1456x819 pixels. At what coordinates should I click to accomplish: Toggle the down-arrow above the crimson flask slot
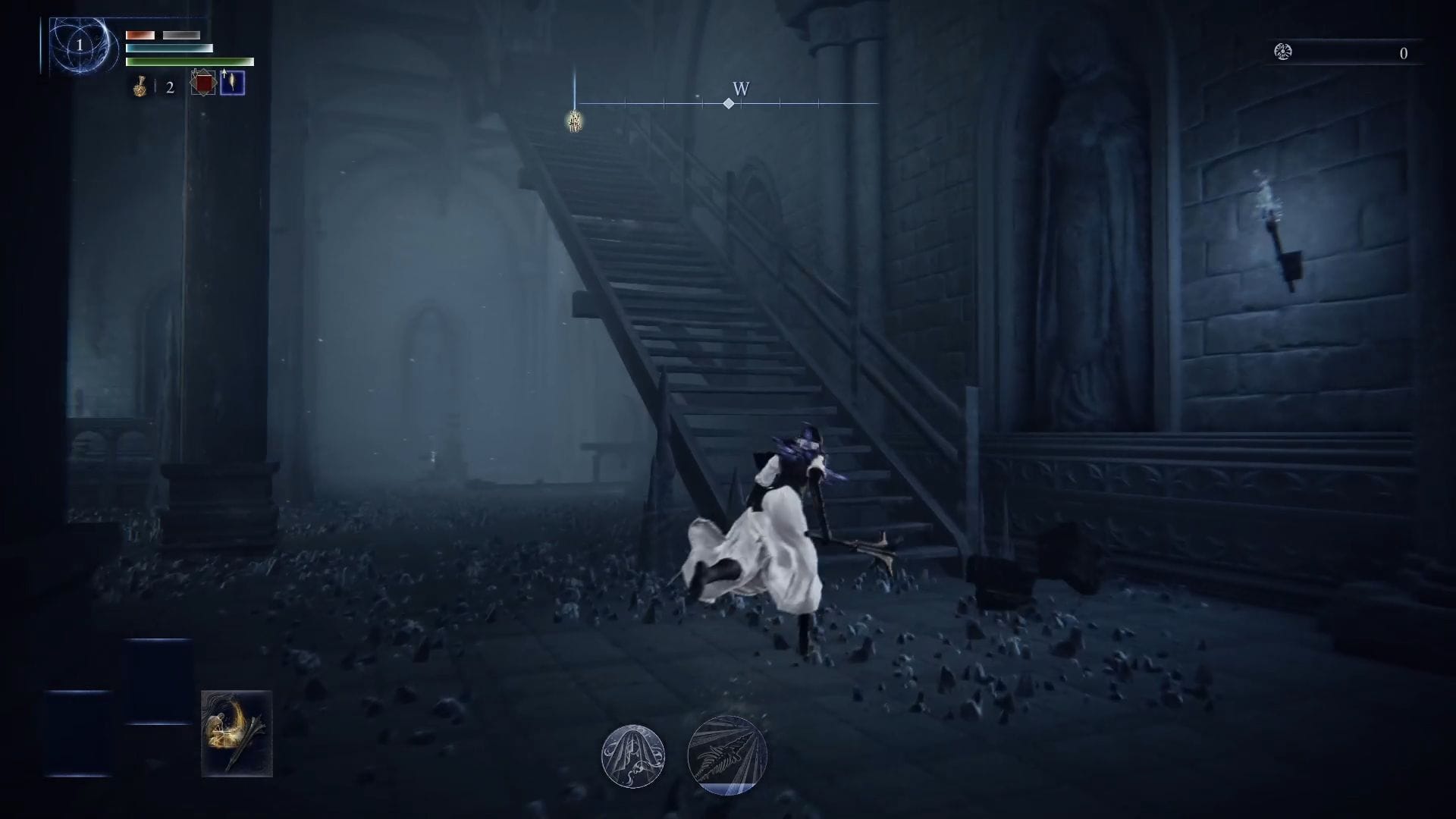point(196,74)
